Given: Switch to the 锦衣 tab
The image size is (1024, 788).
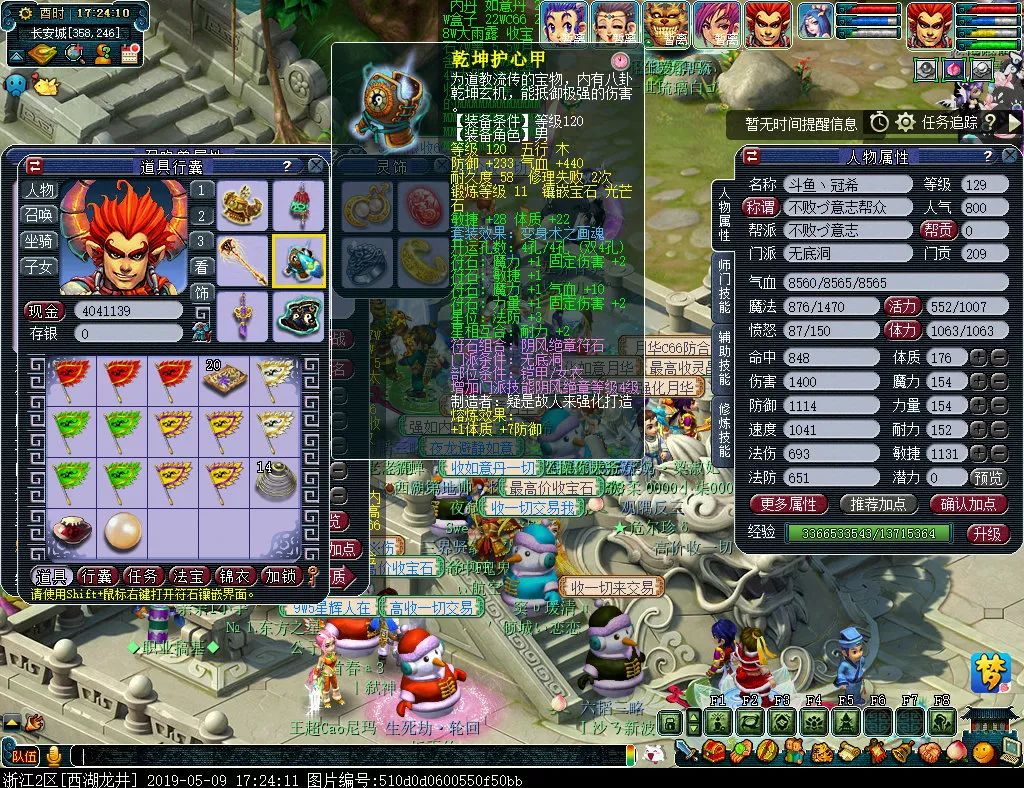Looking at the screenshot, I should point(236,576).
